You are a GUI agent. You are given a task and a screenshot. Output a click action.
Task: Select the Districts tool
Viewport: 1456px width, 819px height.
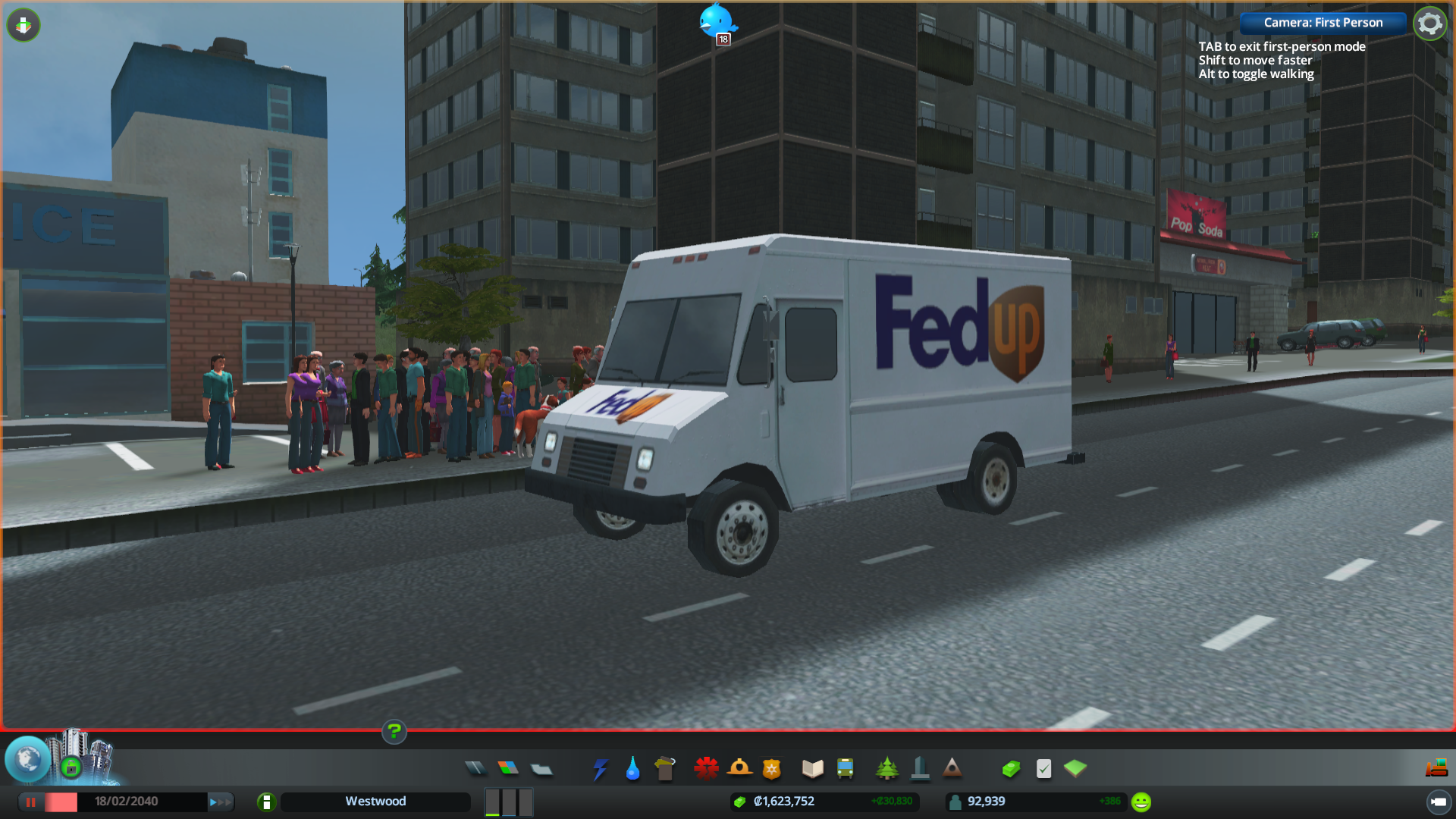pos(541,769)
